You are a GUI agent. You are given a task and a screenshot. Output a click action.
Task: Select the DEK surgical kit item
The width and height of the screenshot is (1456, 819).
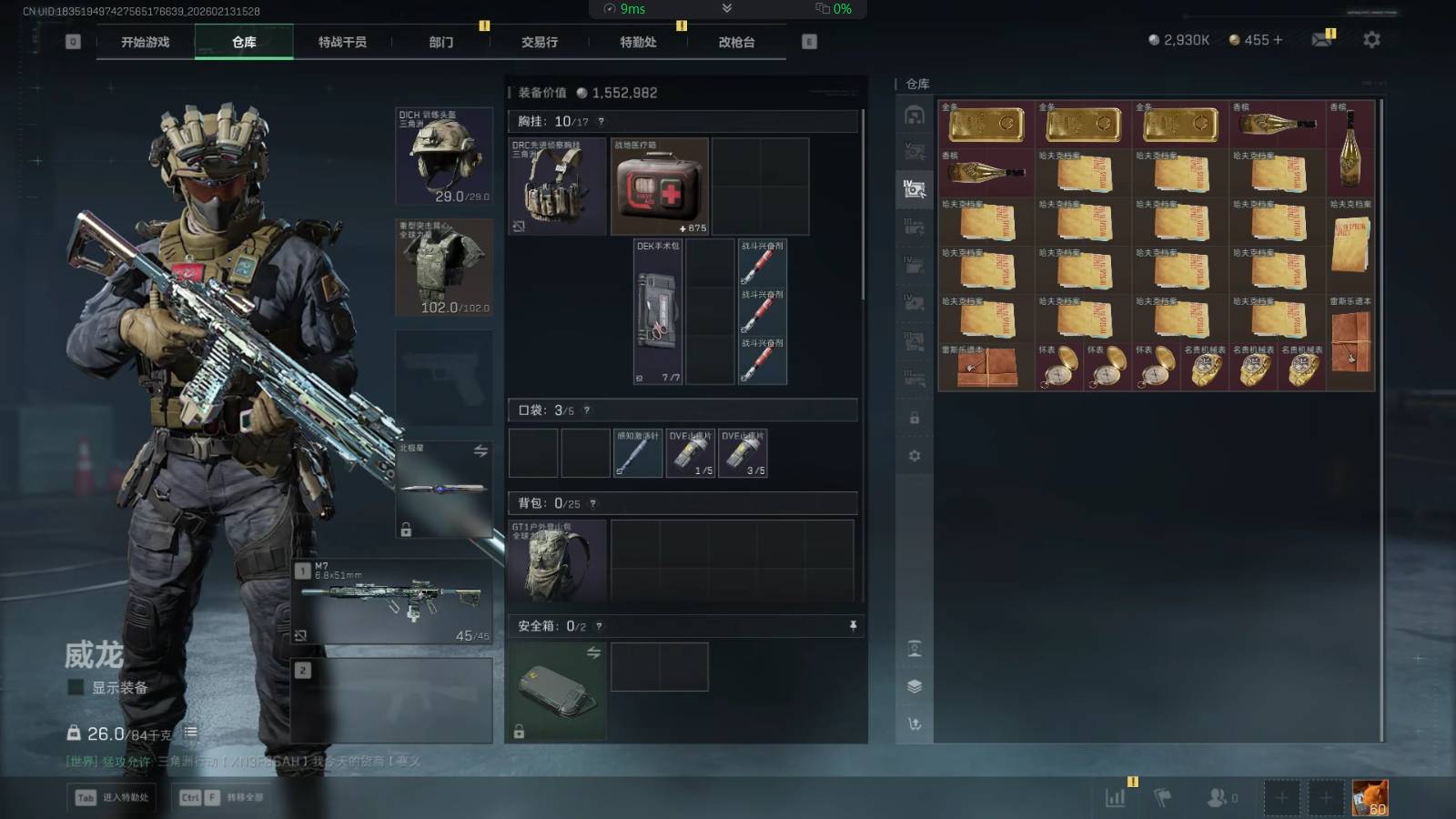point(658,311)
